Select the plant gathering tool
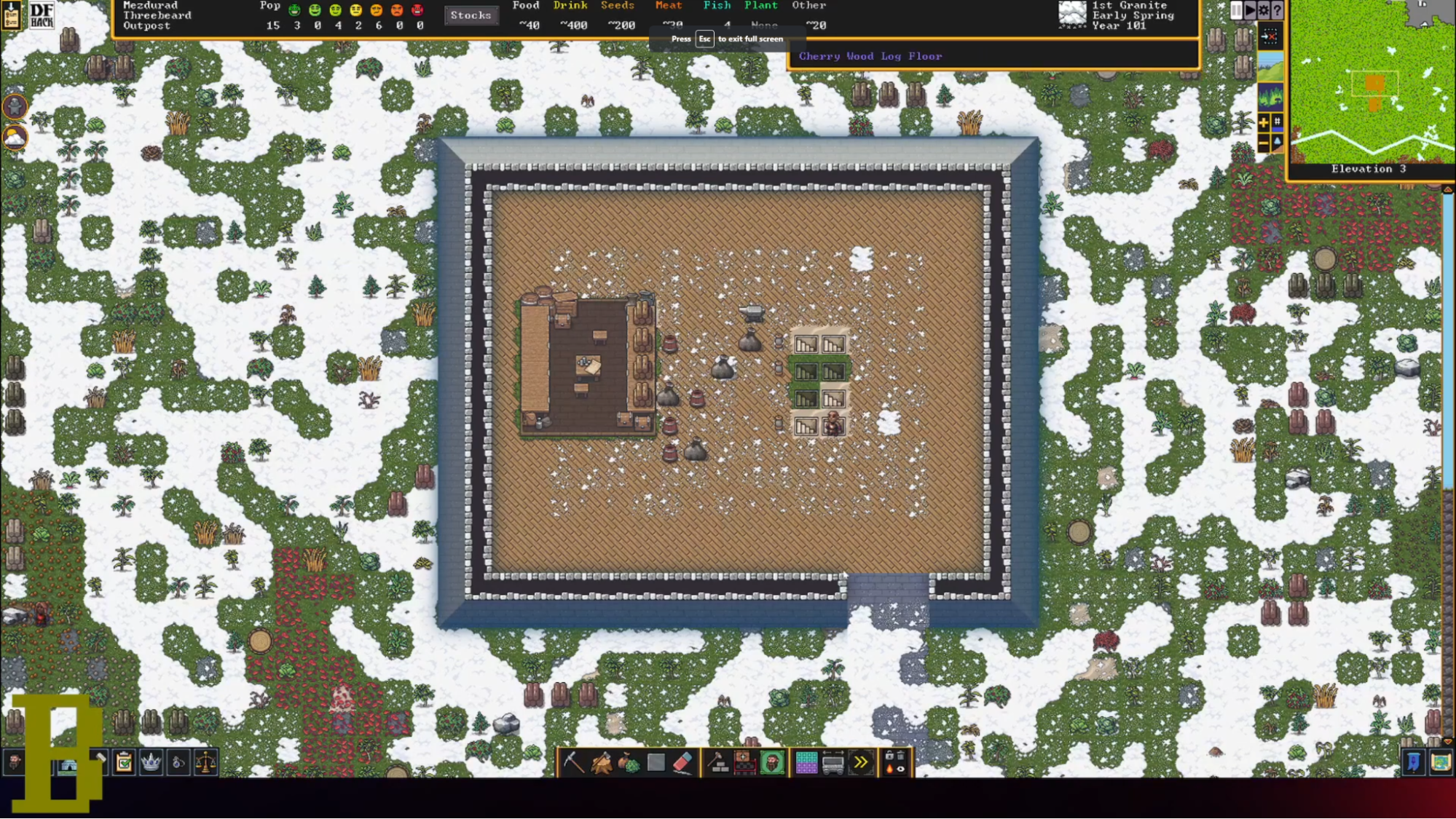Screen dimensions: 1456x819 629,762
